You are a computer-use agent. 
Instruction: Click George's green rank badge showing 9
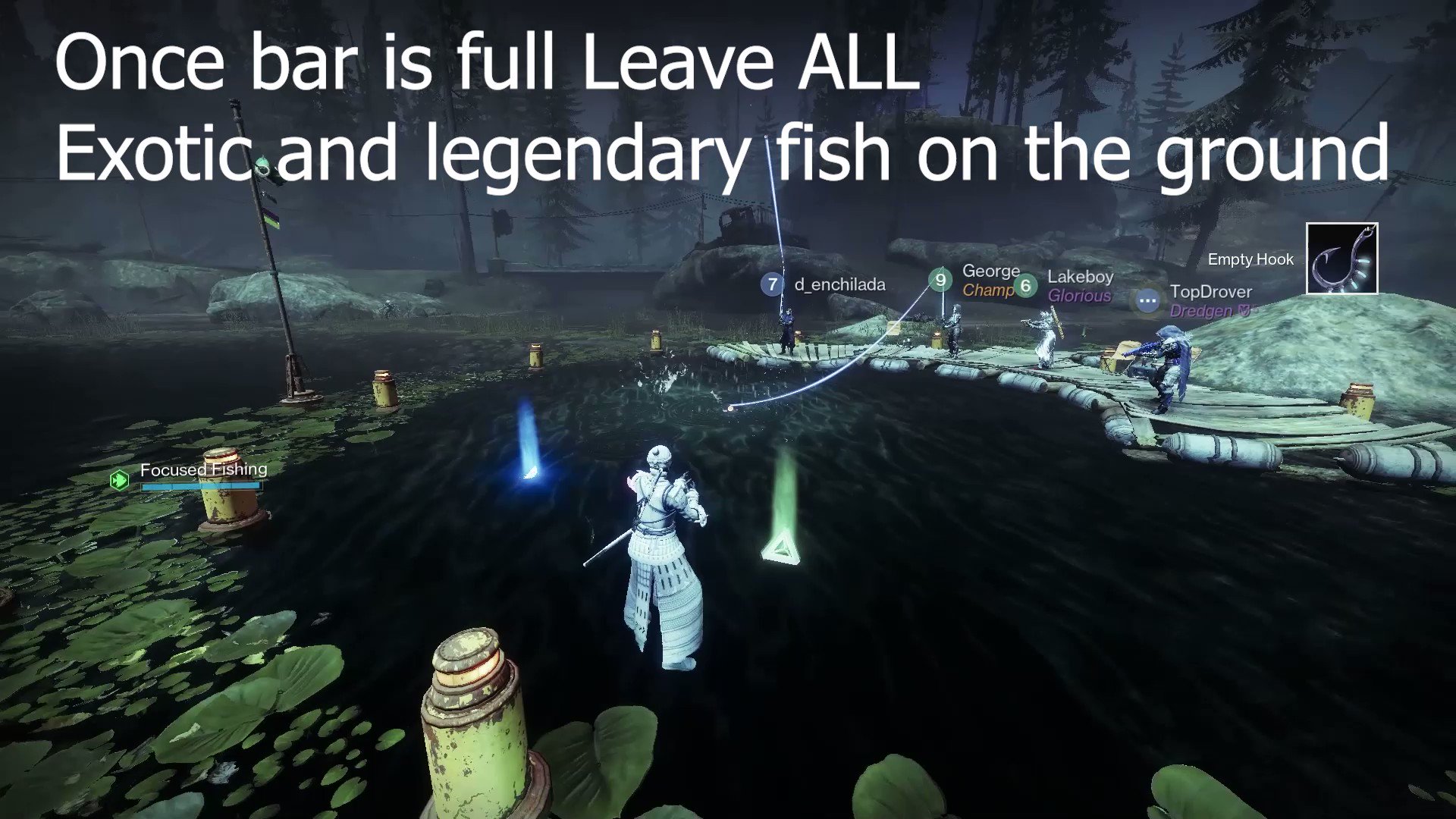pyautogui.click(x=940, y=280)
